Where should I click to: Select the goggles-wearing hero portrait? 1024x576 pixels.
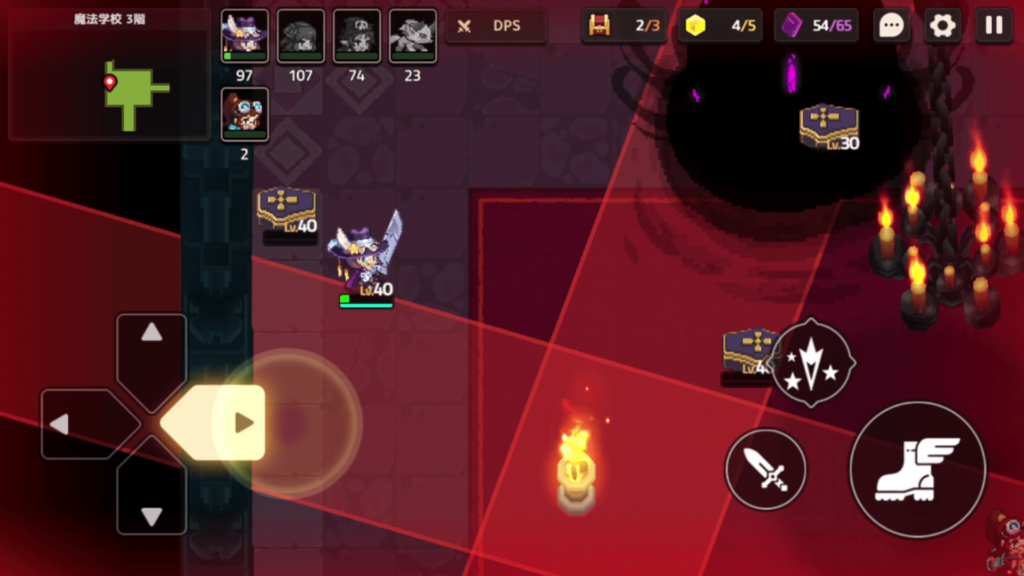click(x=244, y=114)
